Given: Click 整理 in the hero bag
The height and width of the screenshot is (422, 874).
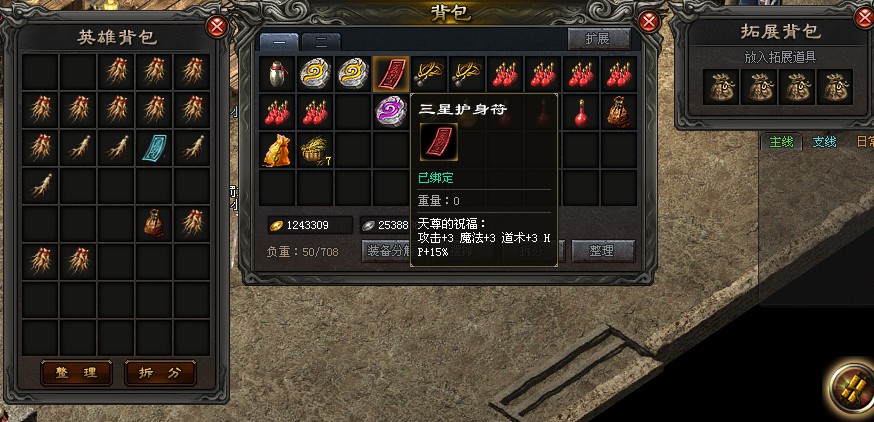Looking at the screenshot, I should pyautogui.click(x=76, y=373).
